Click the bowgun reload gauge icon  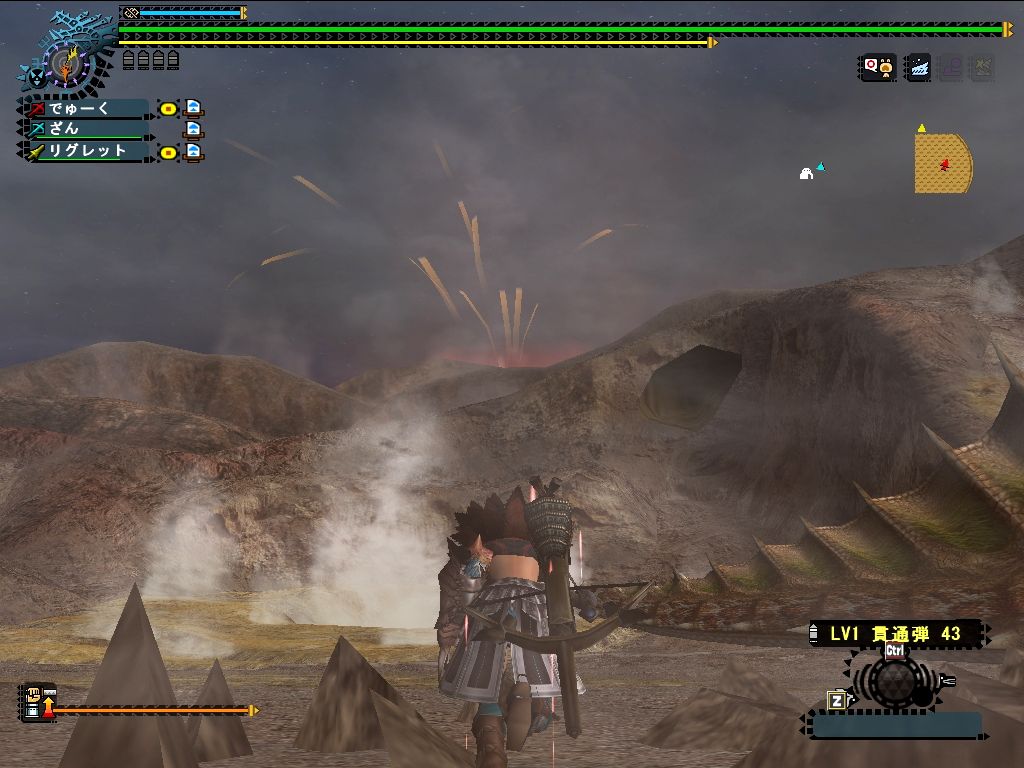coord(37,702)
